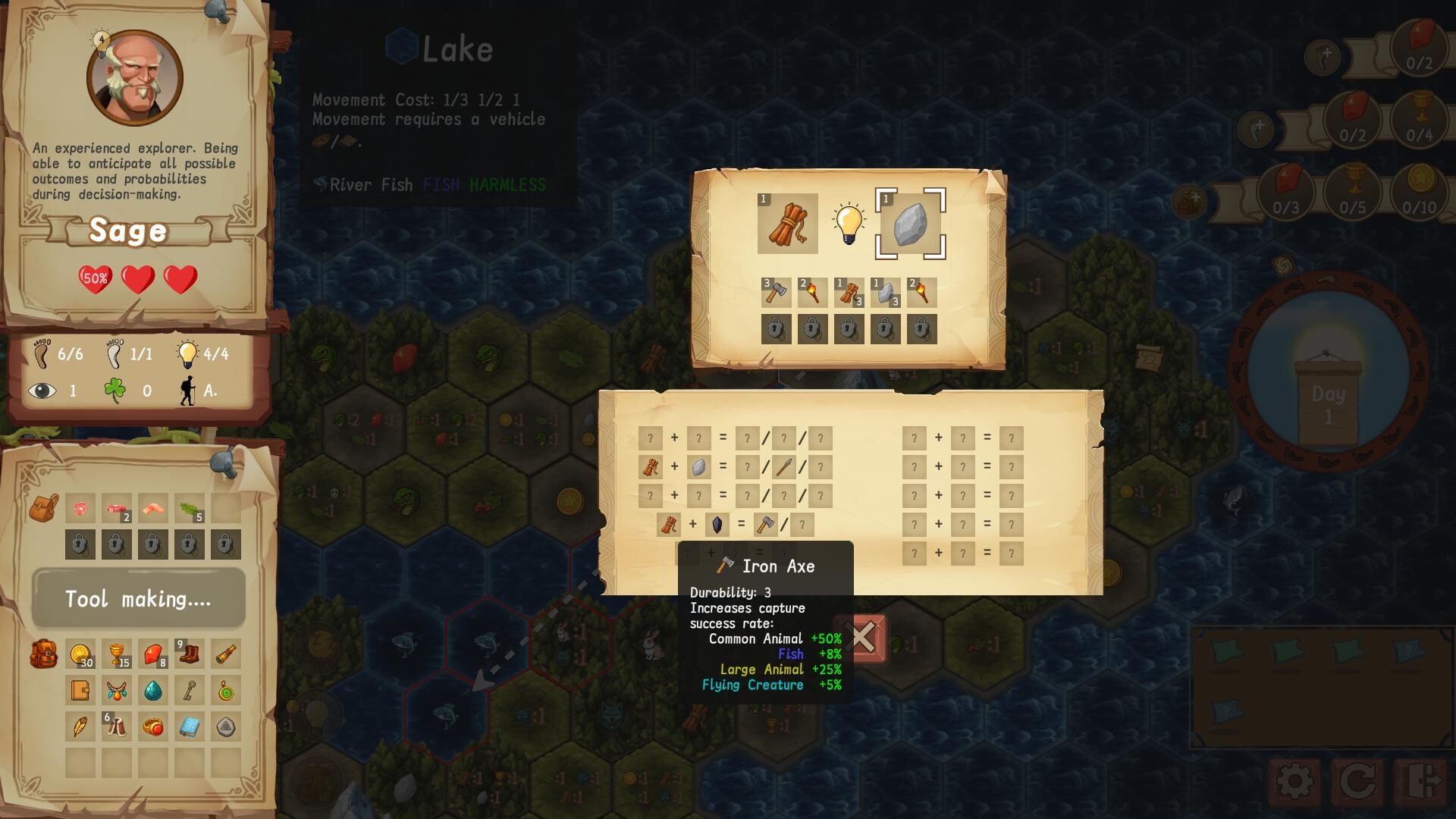Pick the red gem in the backpack
Viewport: 1456px width, 819px height.
pos(153,654)
